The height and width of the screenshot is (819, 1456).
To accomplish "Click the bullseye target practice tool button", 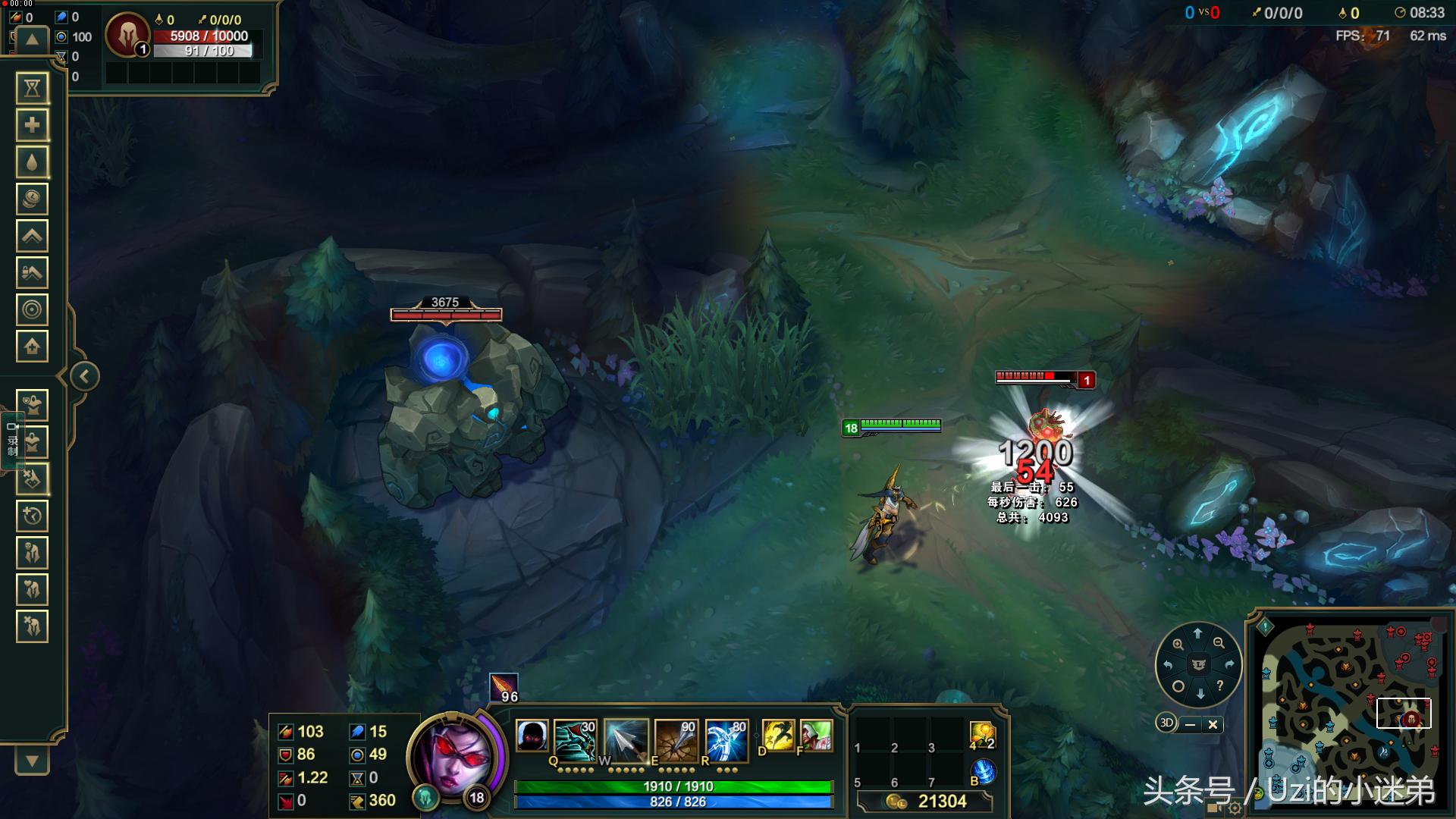I will tap(32, 309).
